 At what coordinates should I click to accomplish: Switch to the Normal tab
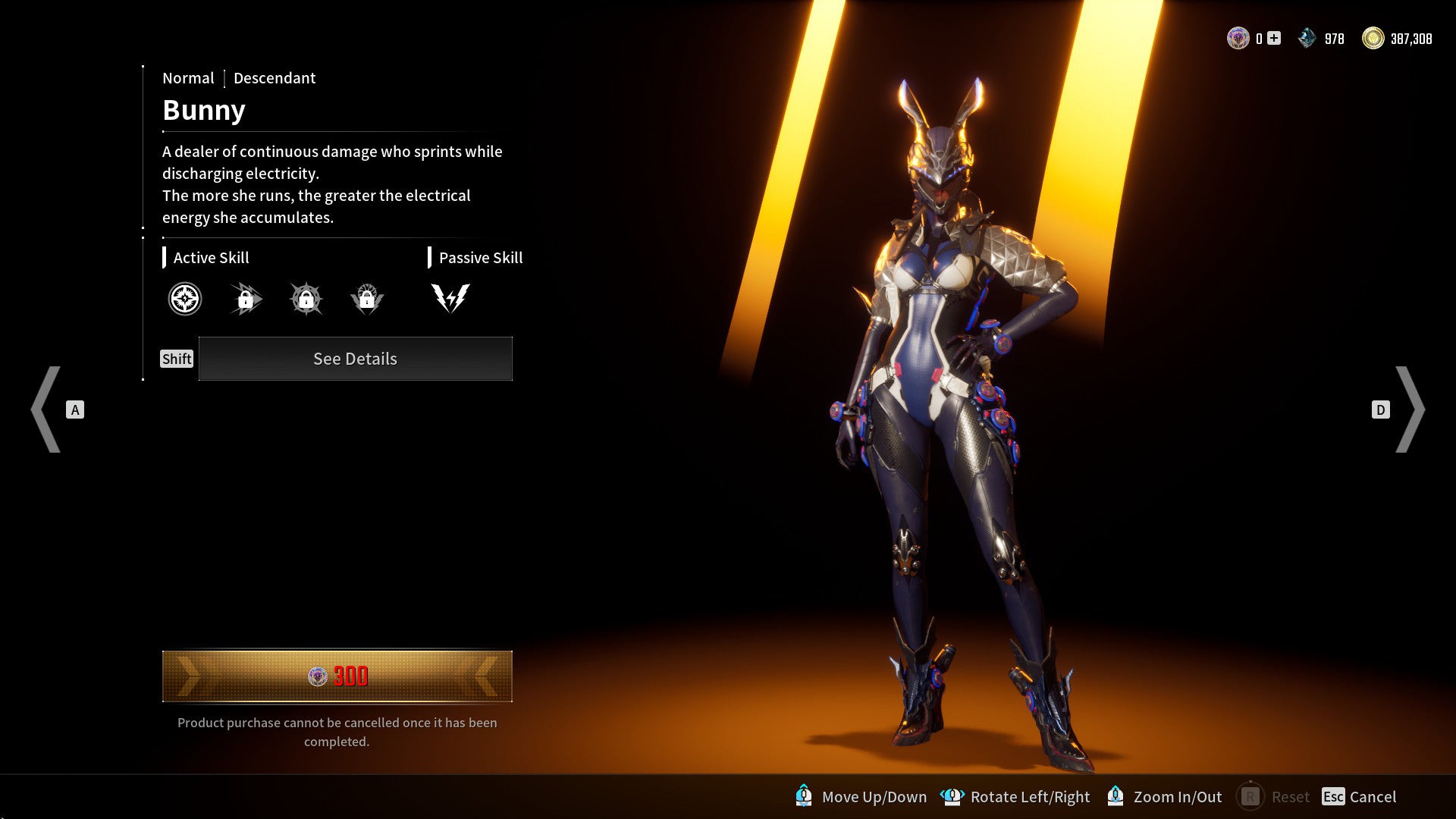[188, 78]
